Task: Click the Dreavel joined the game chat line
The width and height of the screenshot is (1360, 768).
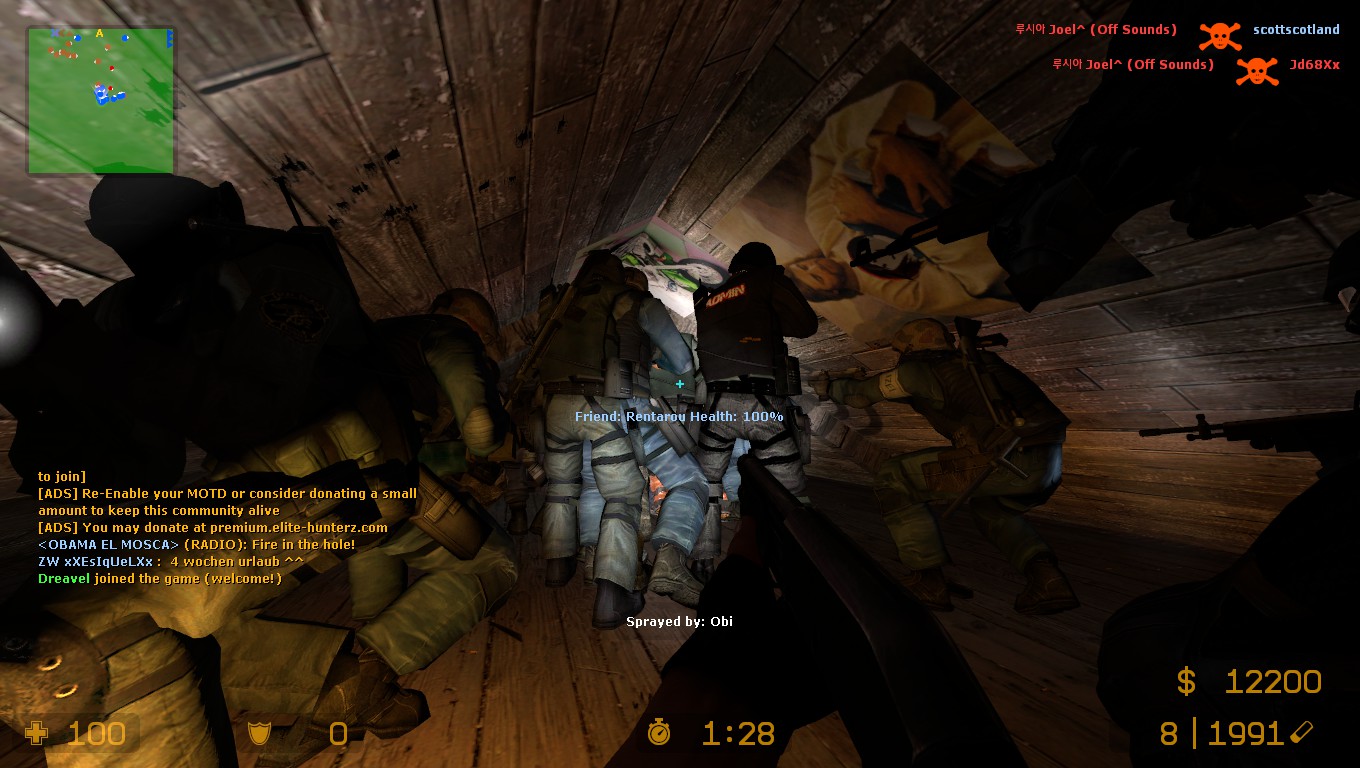Action: (160, 579)
